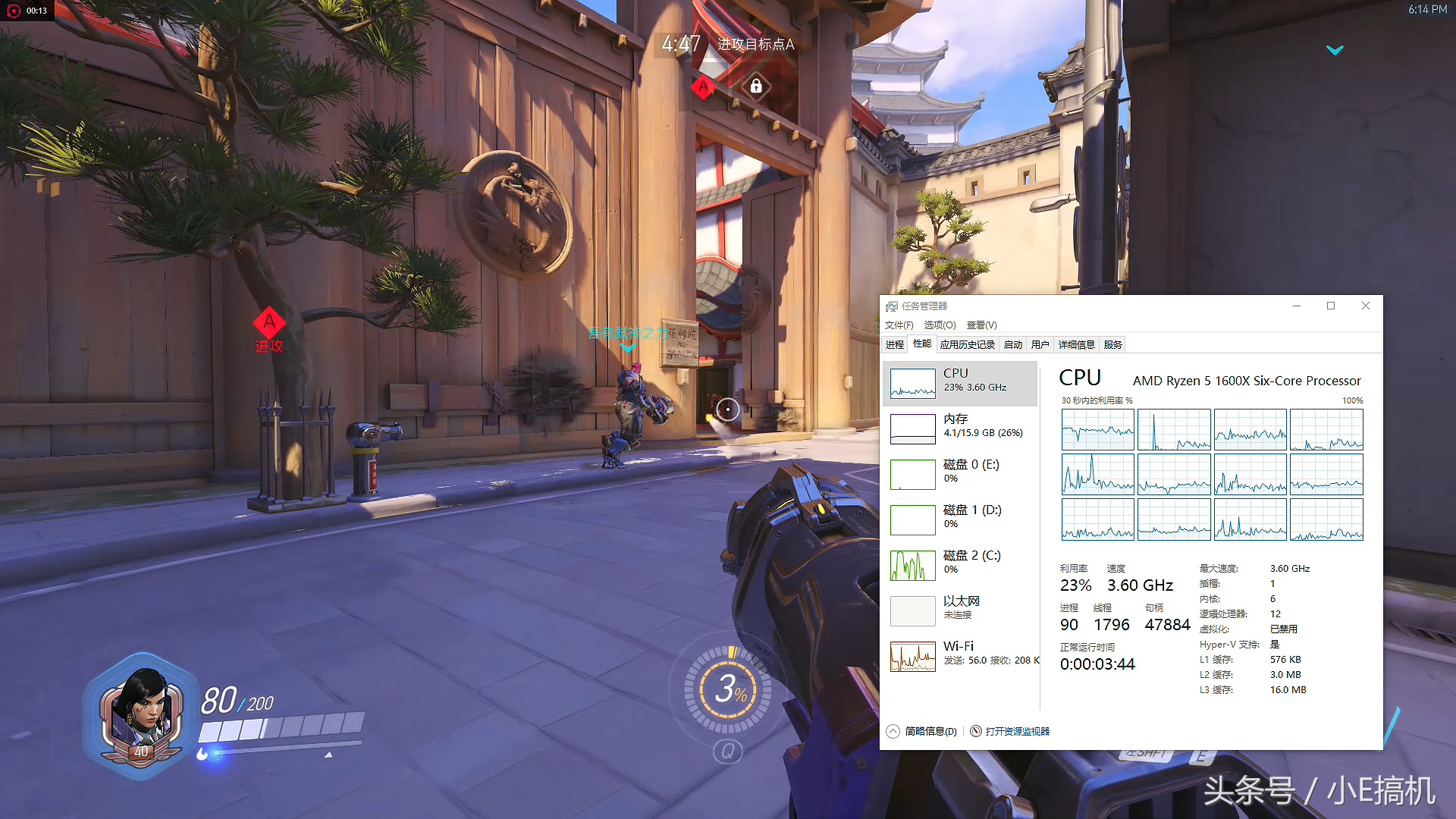Switch to the 进程 tab
Image resolution: width=1456 pixels, height=819 pixels.
895,345
